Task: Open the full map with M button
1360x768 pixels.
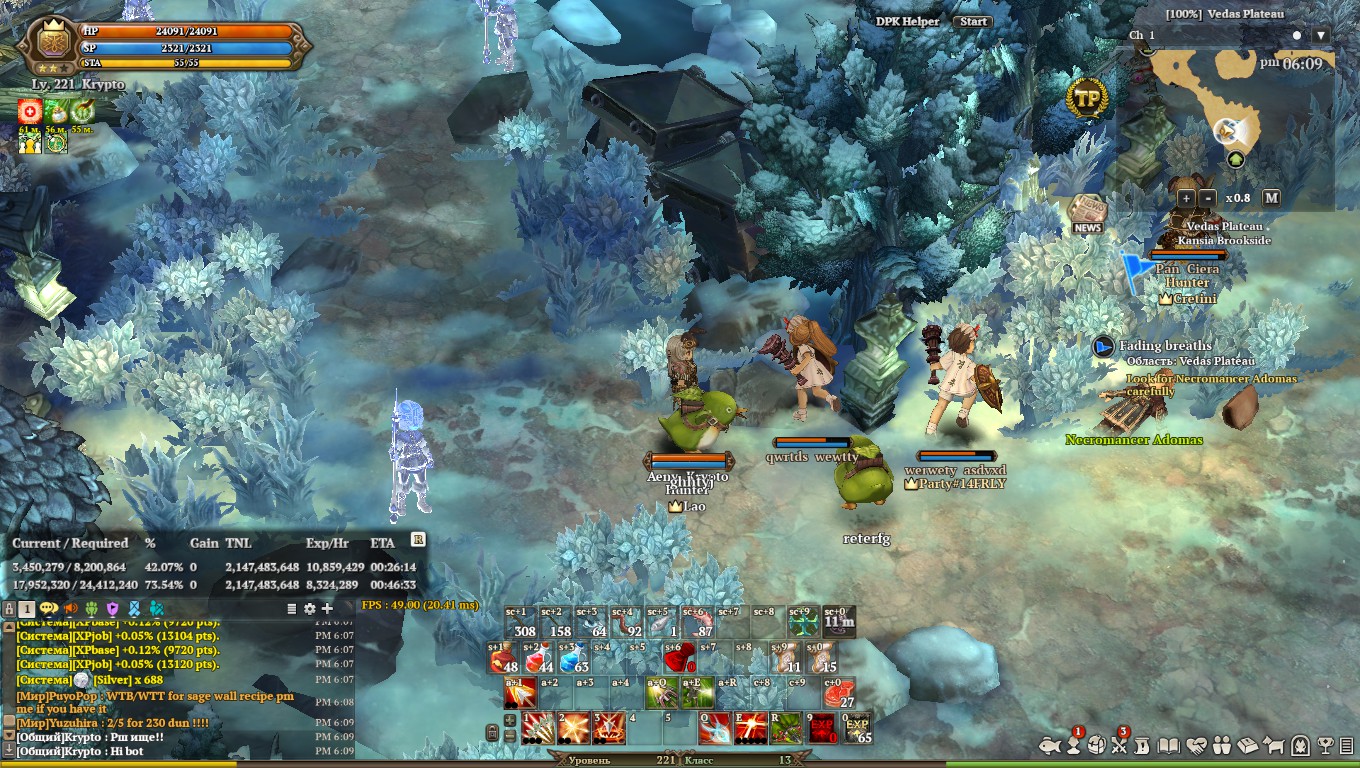Action: [x=1271, y=198]
